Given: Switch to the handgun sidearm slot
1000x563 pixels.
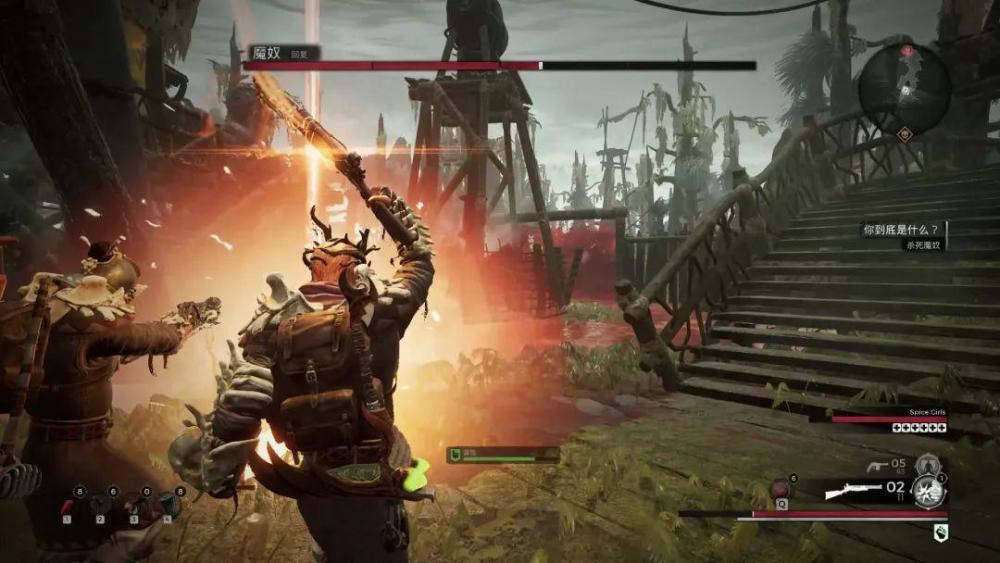Looking at the screenshot, I should [877, 465].
